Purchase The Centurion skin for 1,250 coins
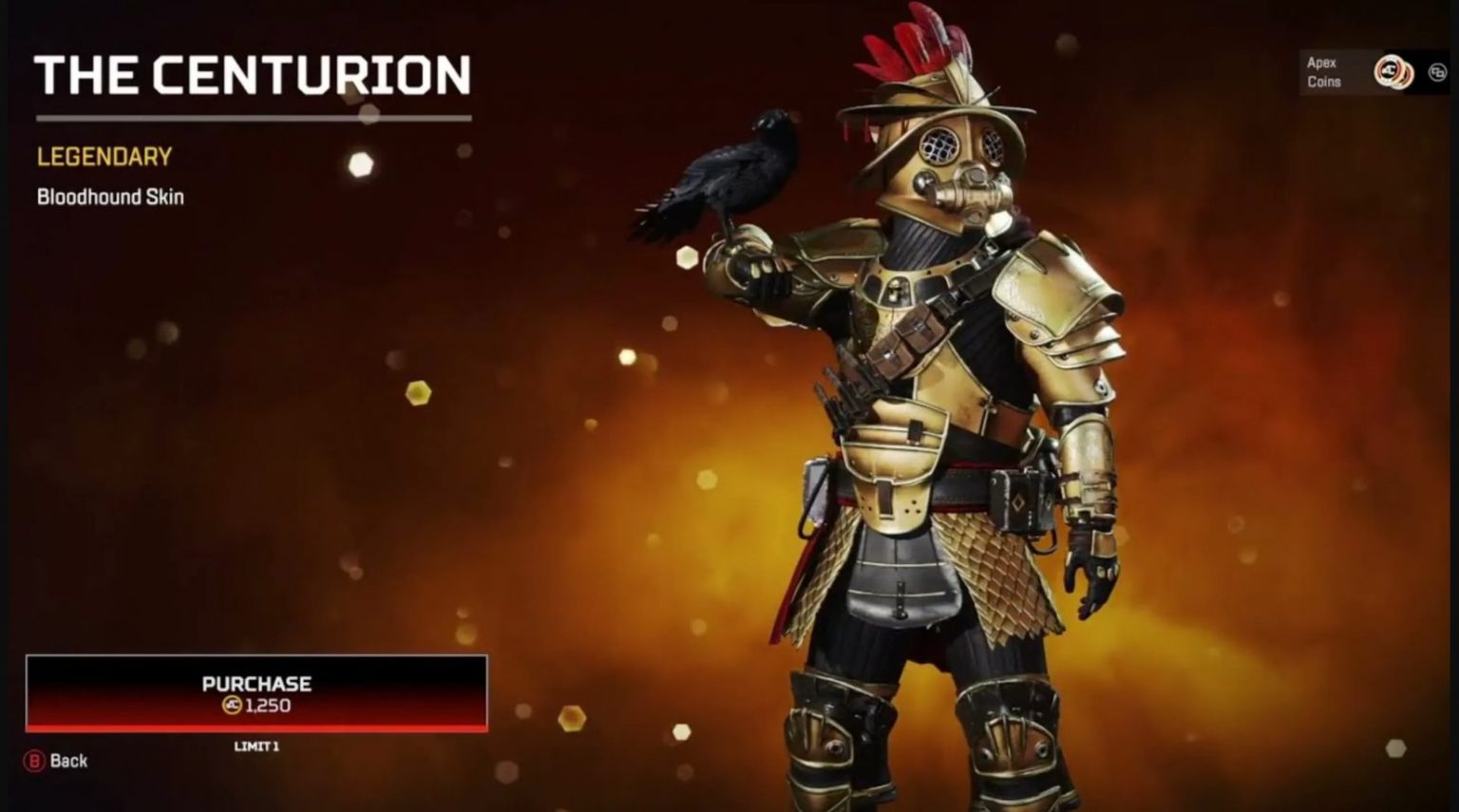Screen dimensions: 1459x812 pos(256,693)
